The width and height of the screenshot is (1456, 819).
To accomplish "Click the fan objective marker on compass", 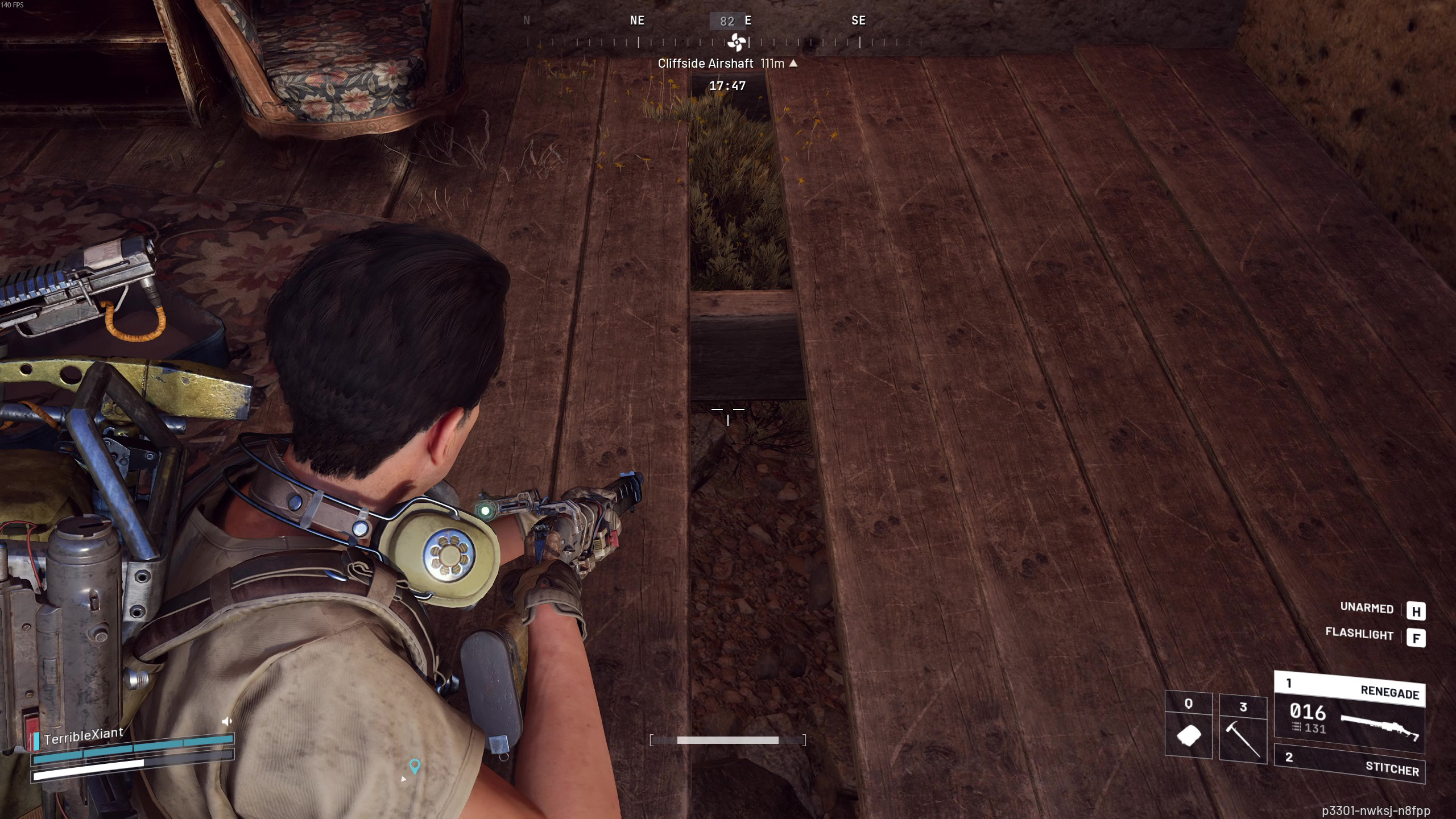I will [x=737, y=42].
